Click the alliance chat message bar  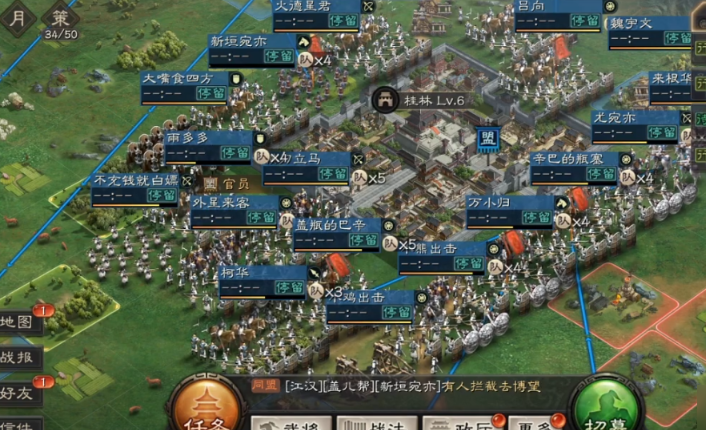(410, 386)
